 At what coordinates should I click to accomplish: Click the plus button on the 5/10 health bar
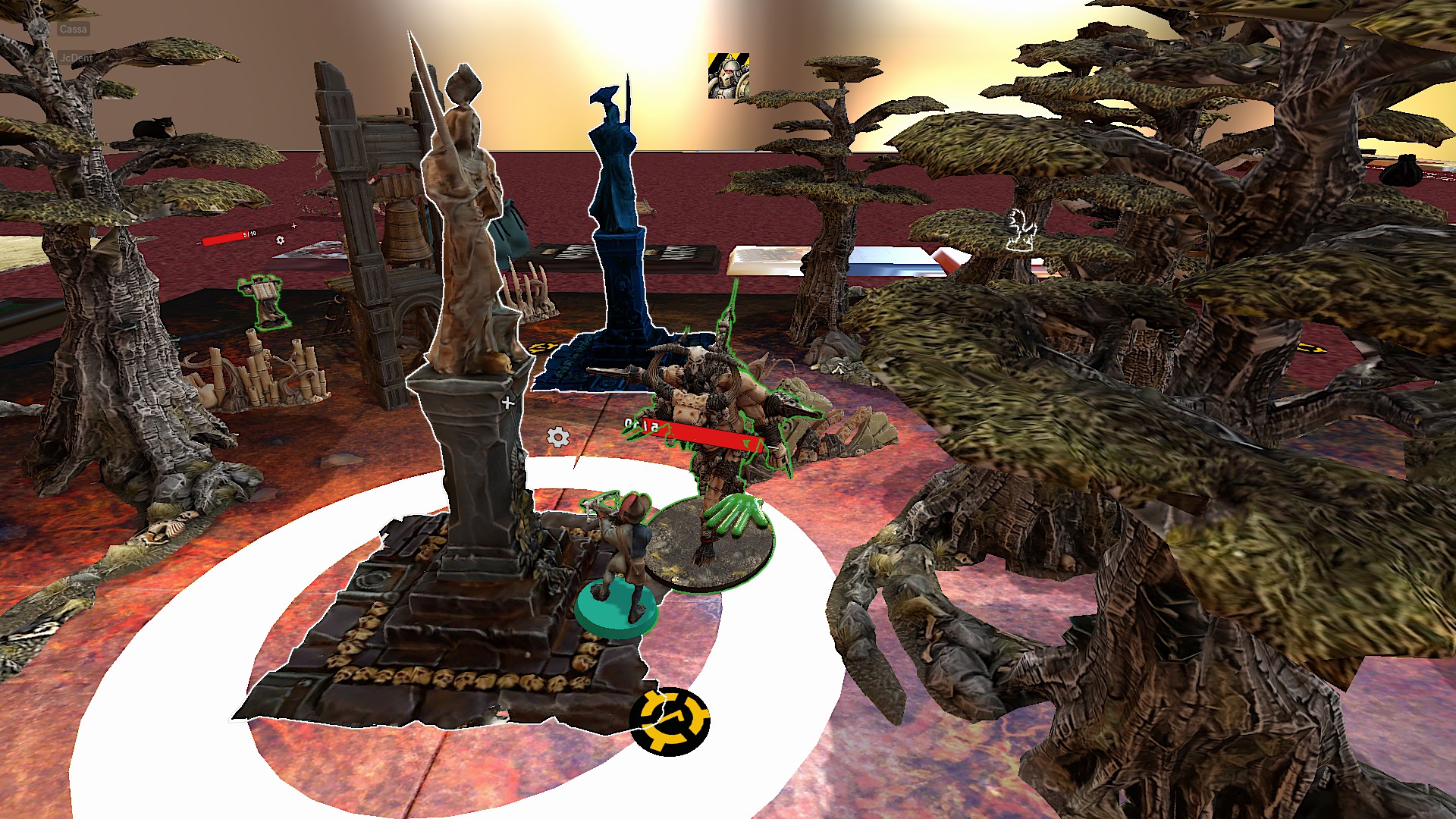coord(294,225)
